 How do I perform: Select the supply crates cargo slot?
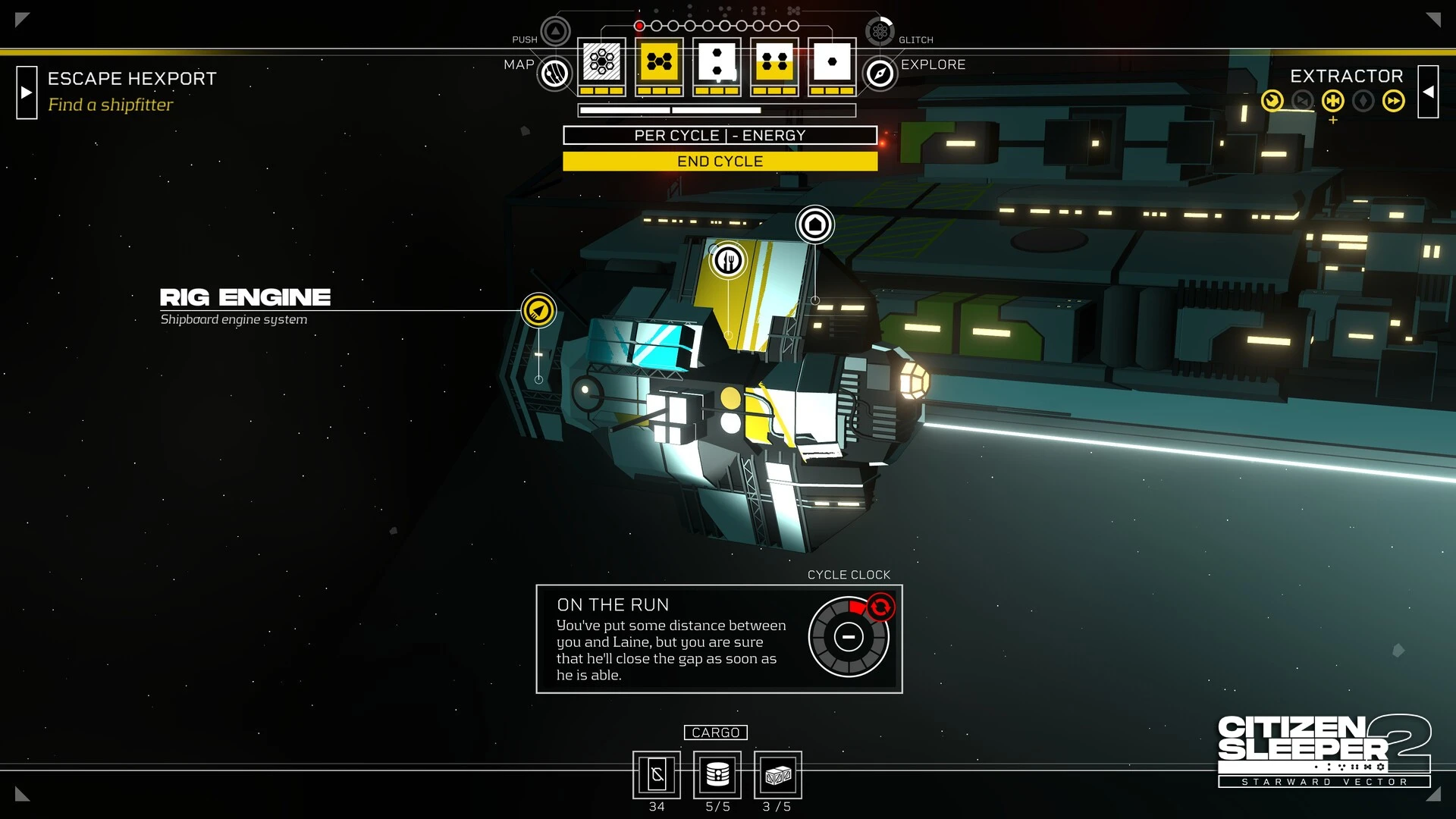click(x=778, y=775)
